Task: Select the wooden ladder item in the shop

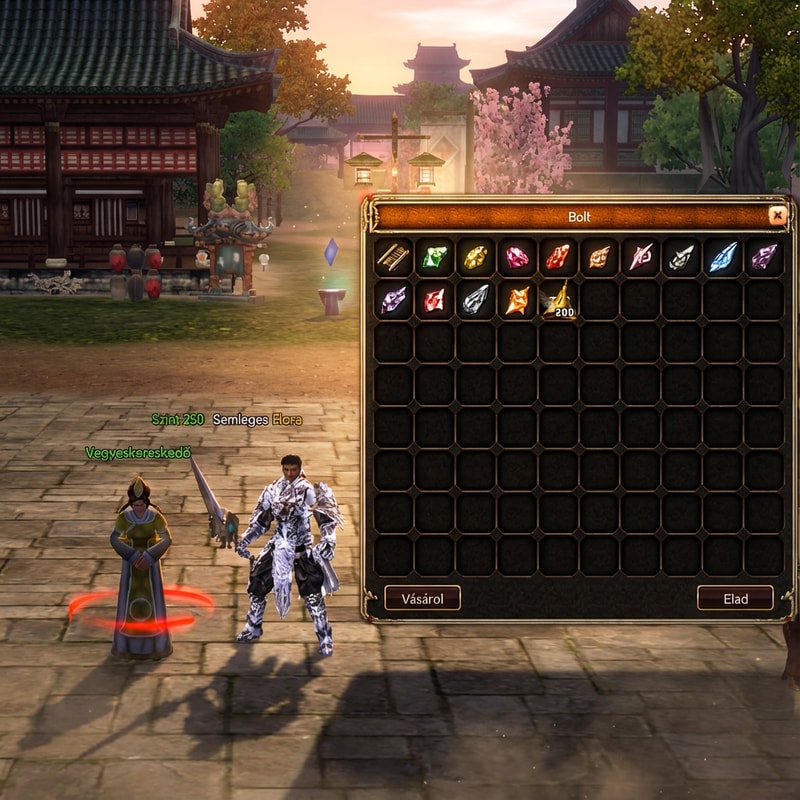Action: click(394, 257)
